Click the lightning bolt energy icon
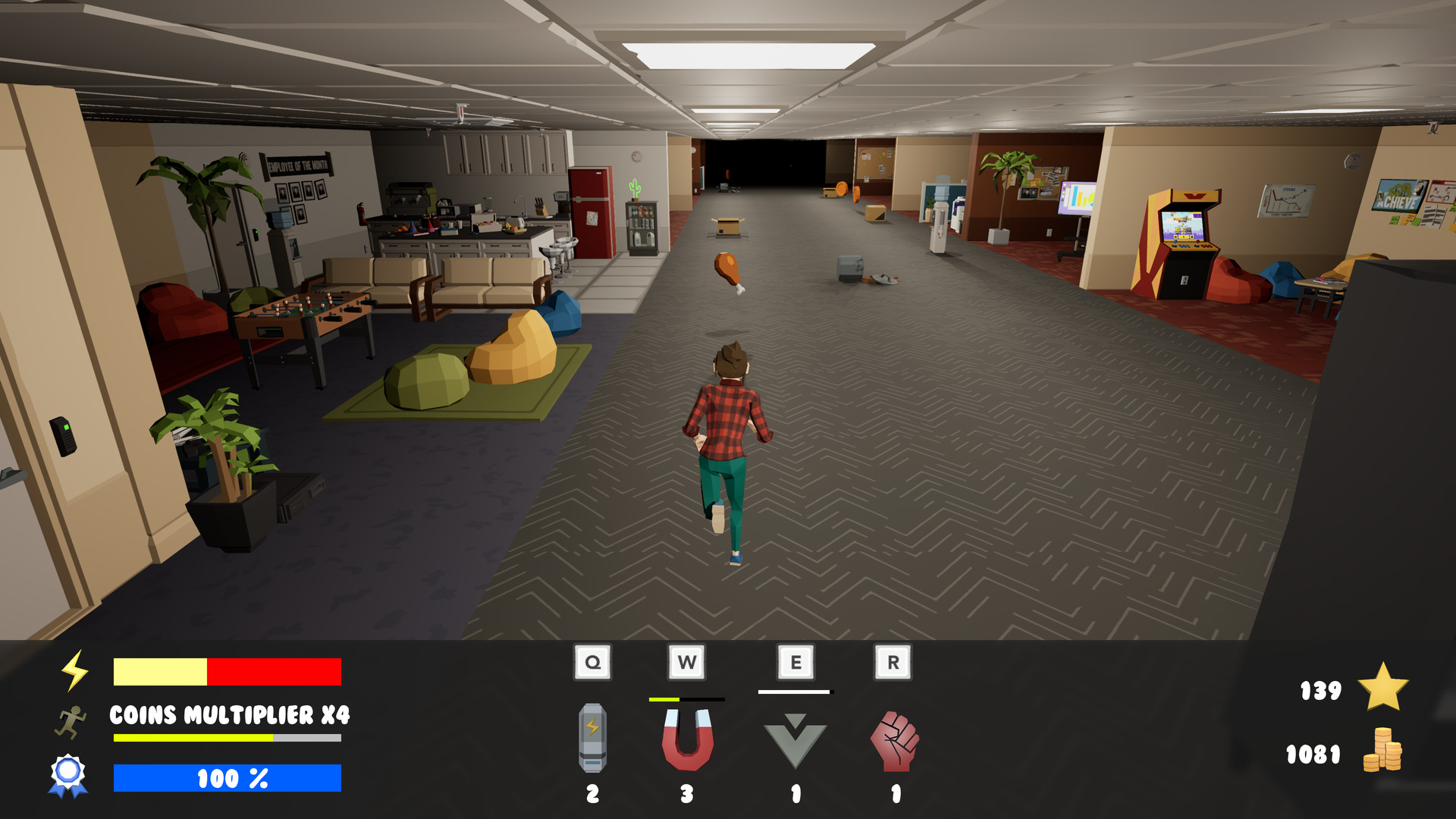This screenshot has height=819, width=1456. point(74,670)
